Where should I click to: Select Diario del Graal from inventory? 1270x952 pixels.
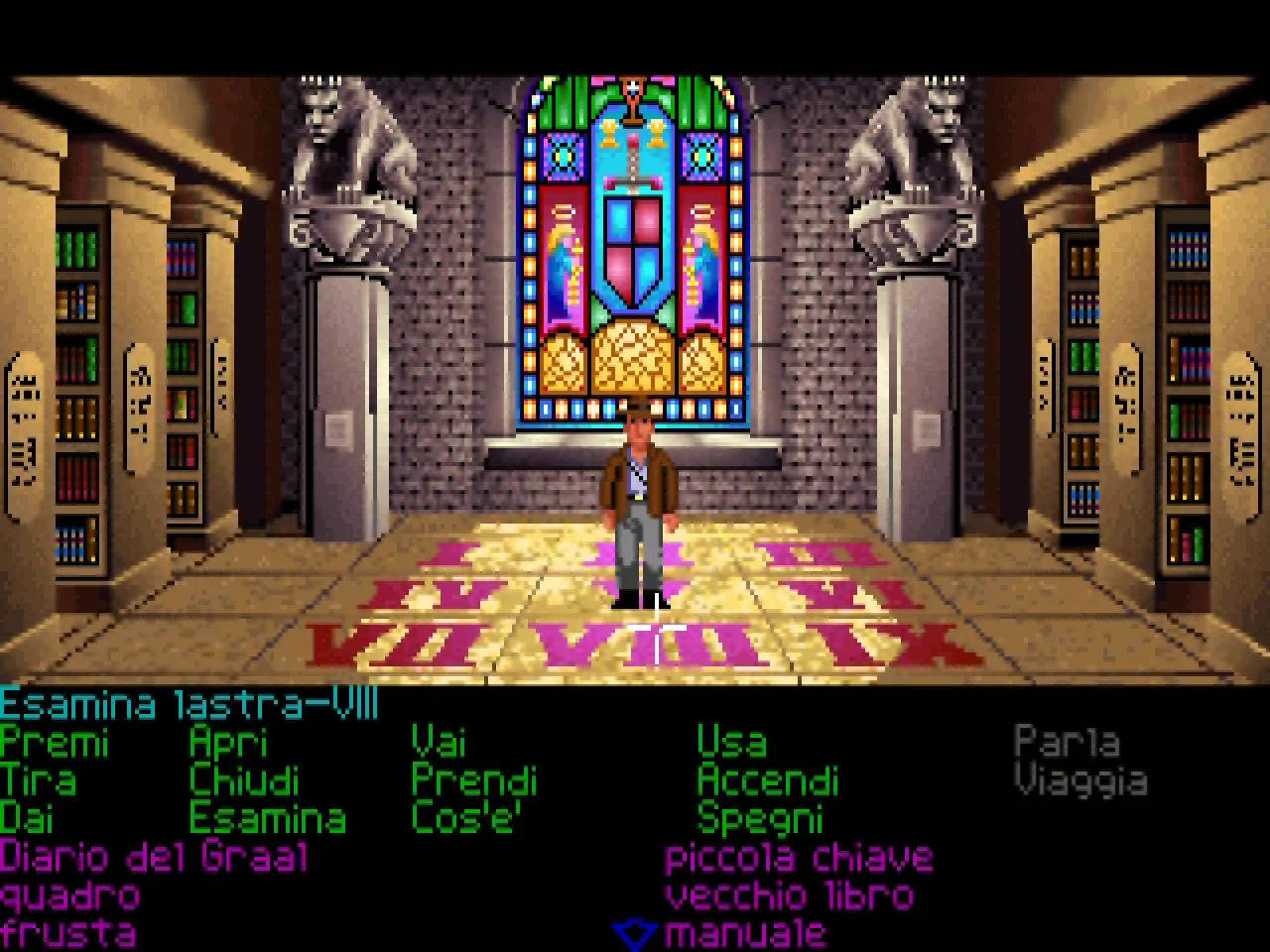(x=154, y=857)
